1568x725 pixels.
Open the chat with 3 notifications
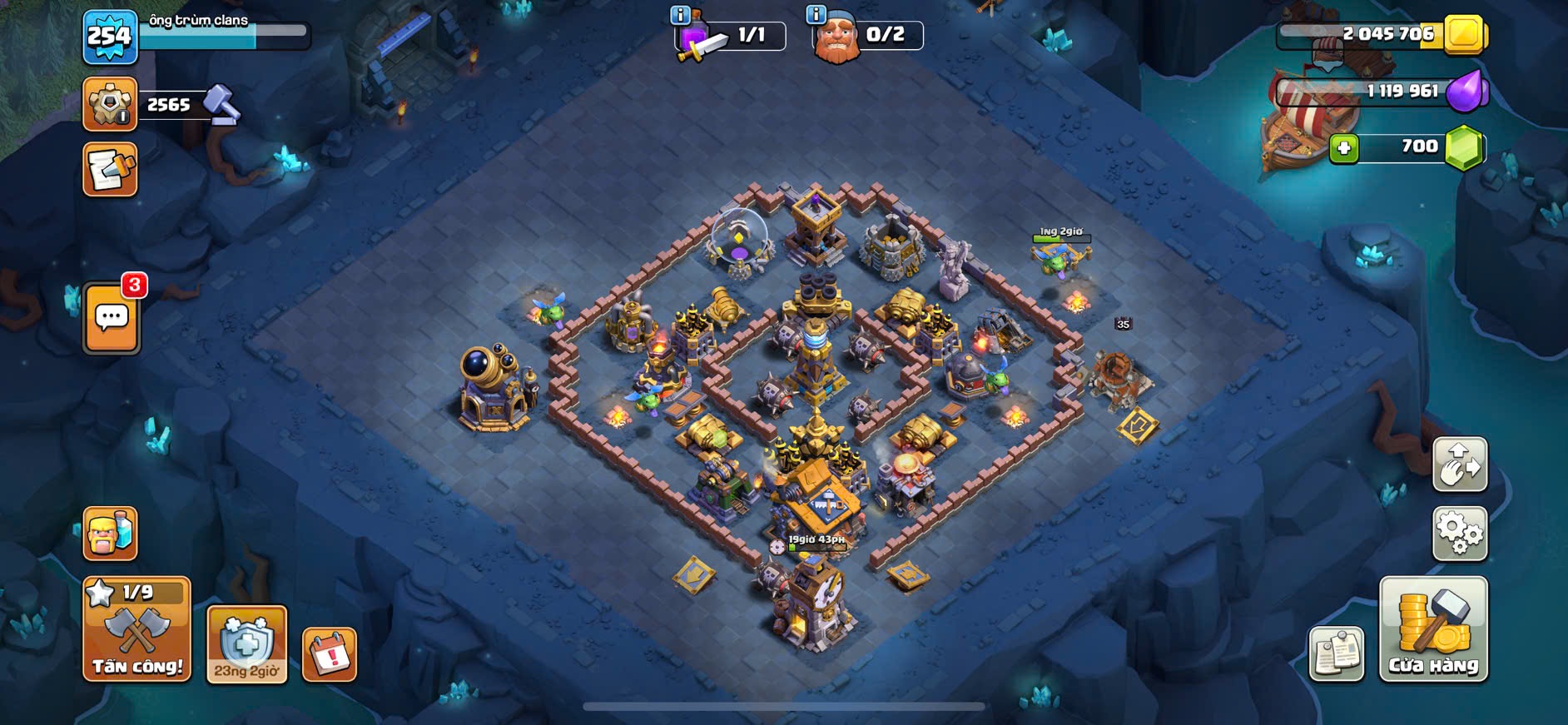112,318
